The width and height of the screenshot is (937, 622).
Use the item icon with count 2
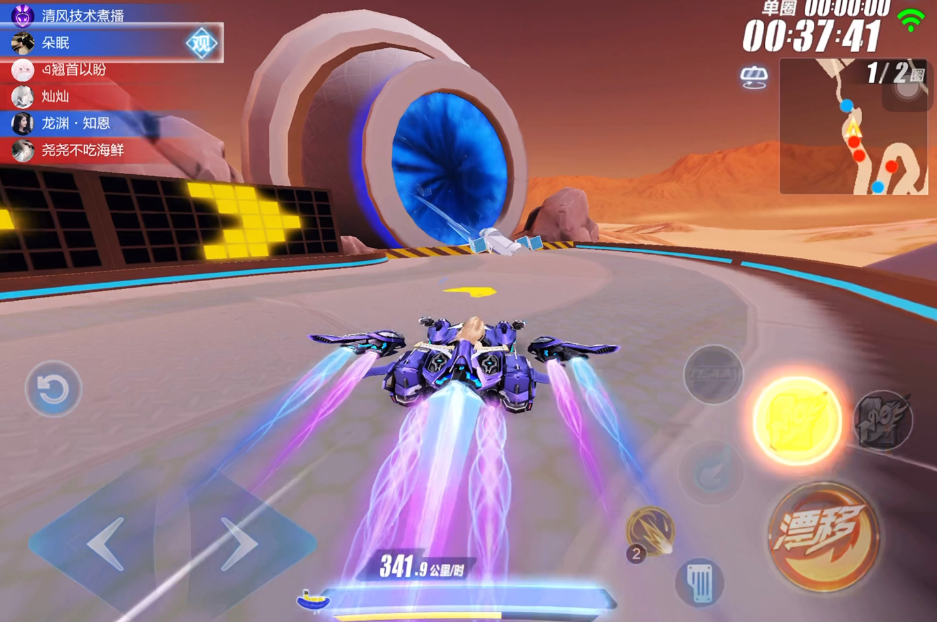tap(649, 531)
